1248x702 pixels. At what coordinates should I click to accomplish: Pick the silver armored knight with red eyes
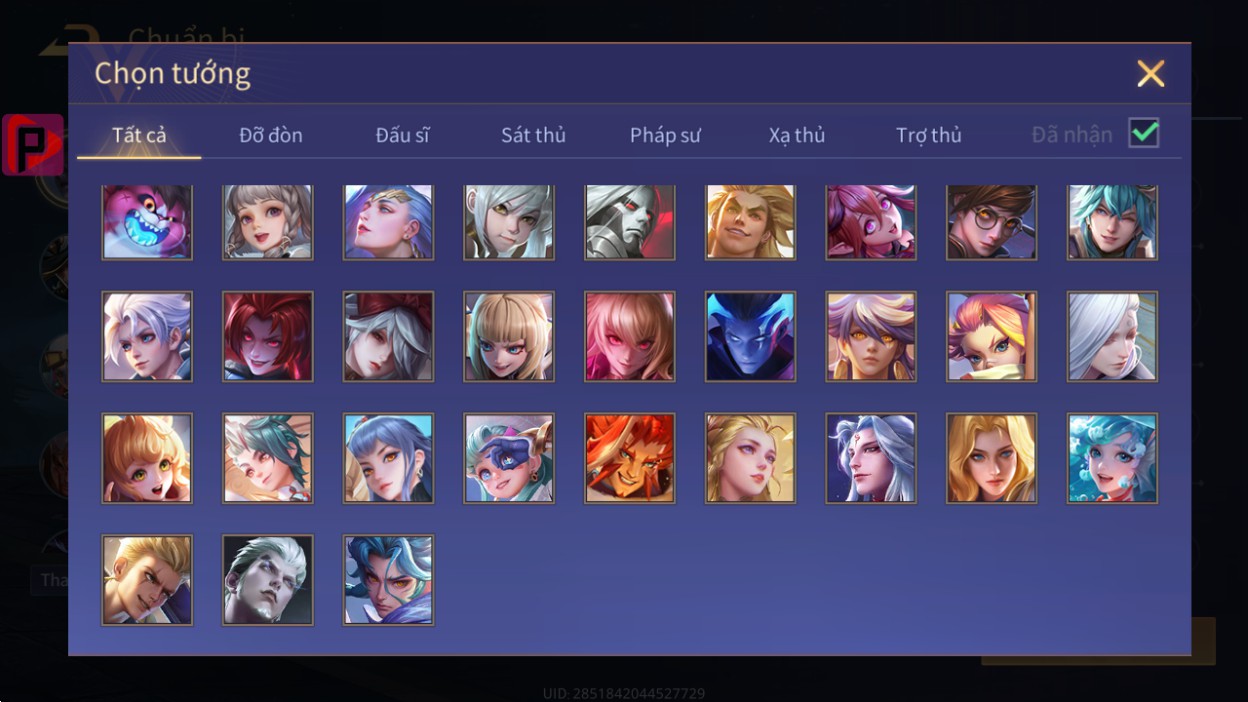pos(630,222)
